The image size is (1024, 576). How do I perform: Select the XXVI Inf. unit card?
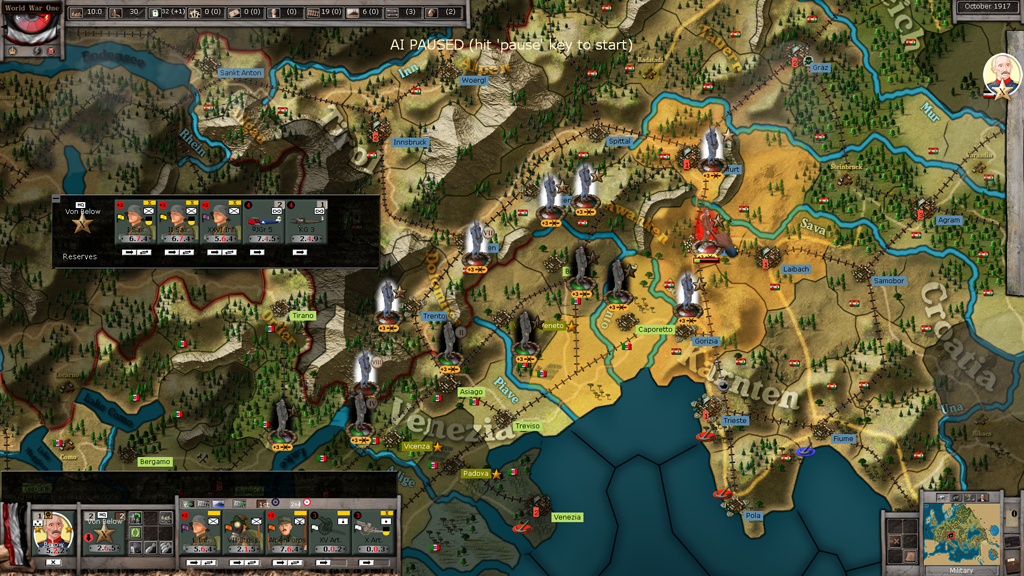219,224
